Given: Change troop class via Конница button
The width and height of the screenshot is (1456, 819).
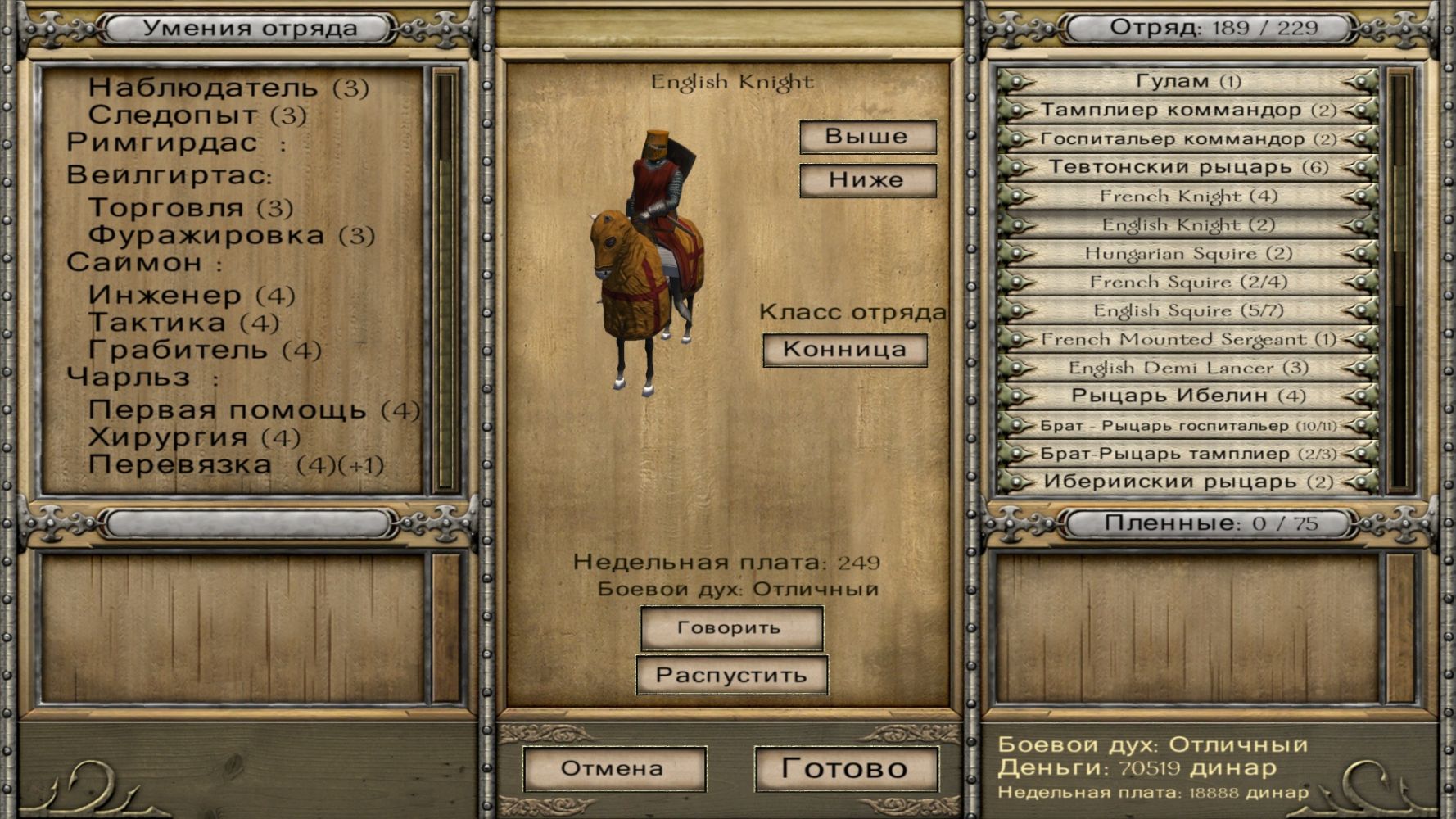Looking at the screenshot, I should click(844, 350).
